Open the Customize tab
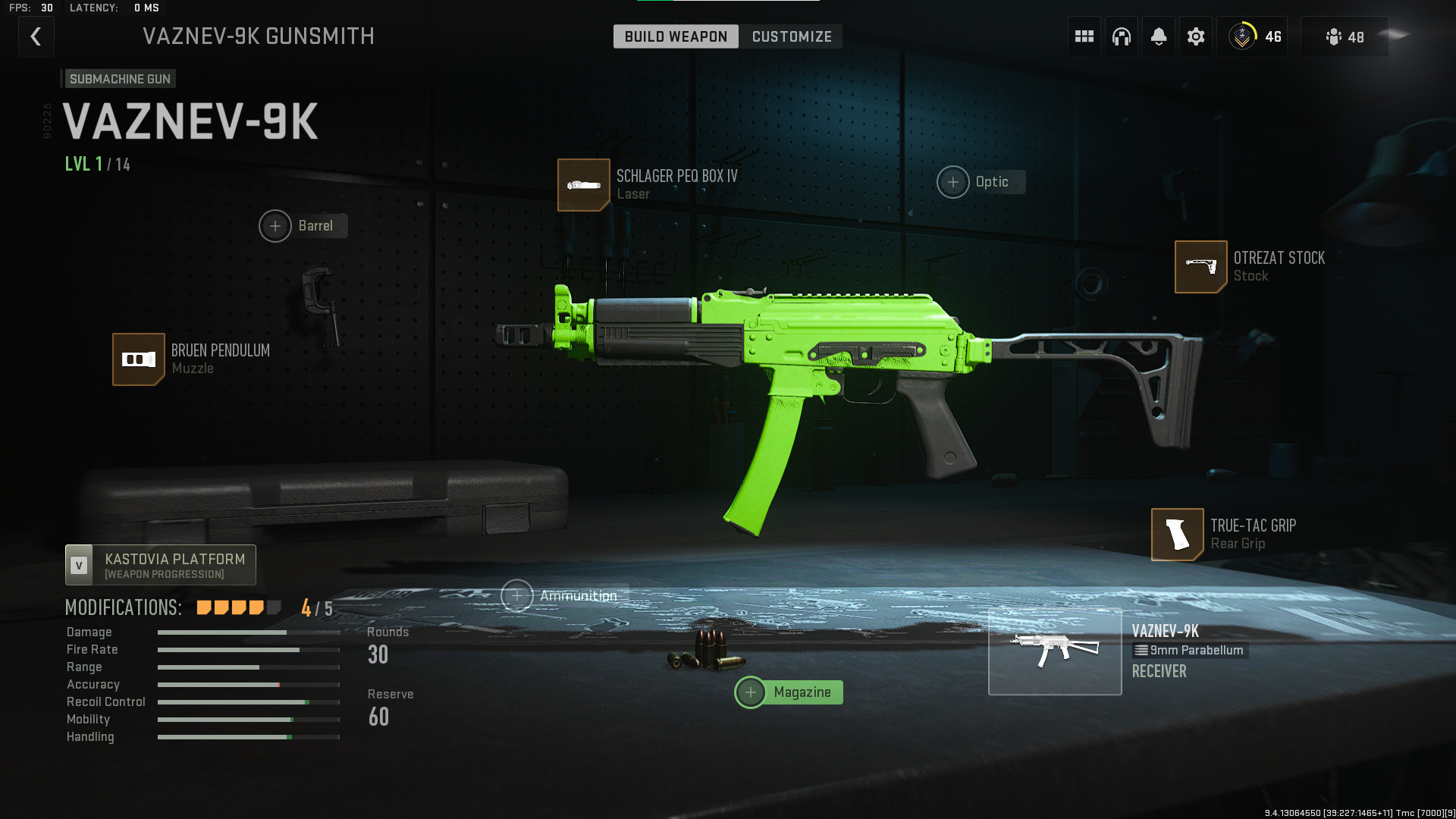Image resolution: width=1456 pixels, height=819 pixels. tap(791, 36)
